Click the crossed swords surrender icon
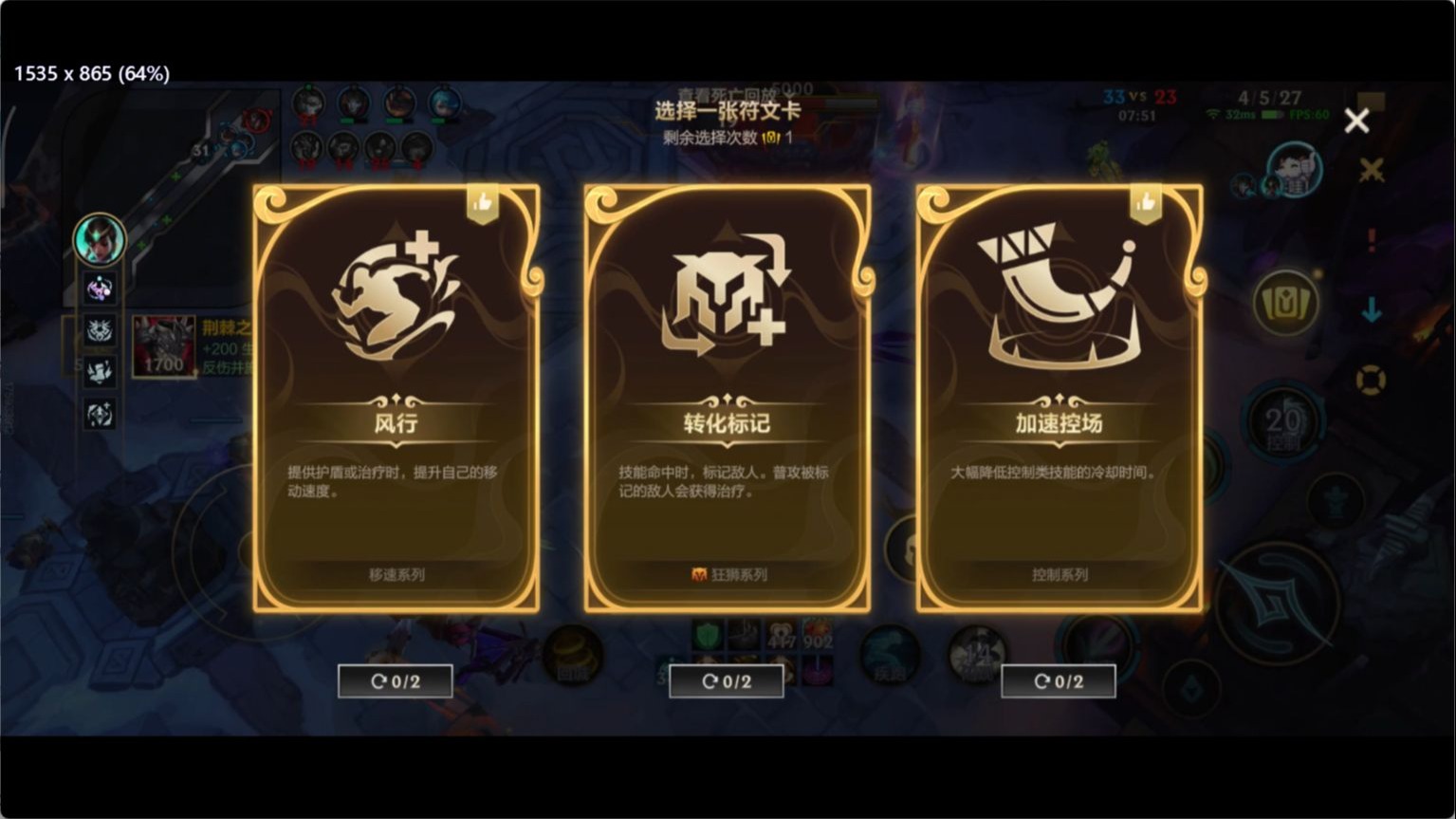Viewport: 1456px width, 819px height. [x=1373, y=173]
